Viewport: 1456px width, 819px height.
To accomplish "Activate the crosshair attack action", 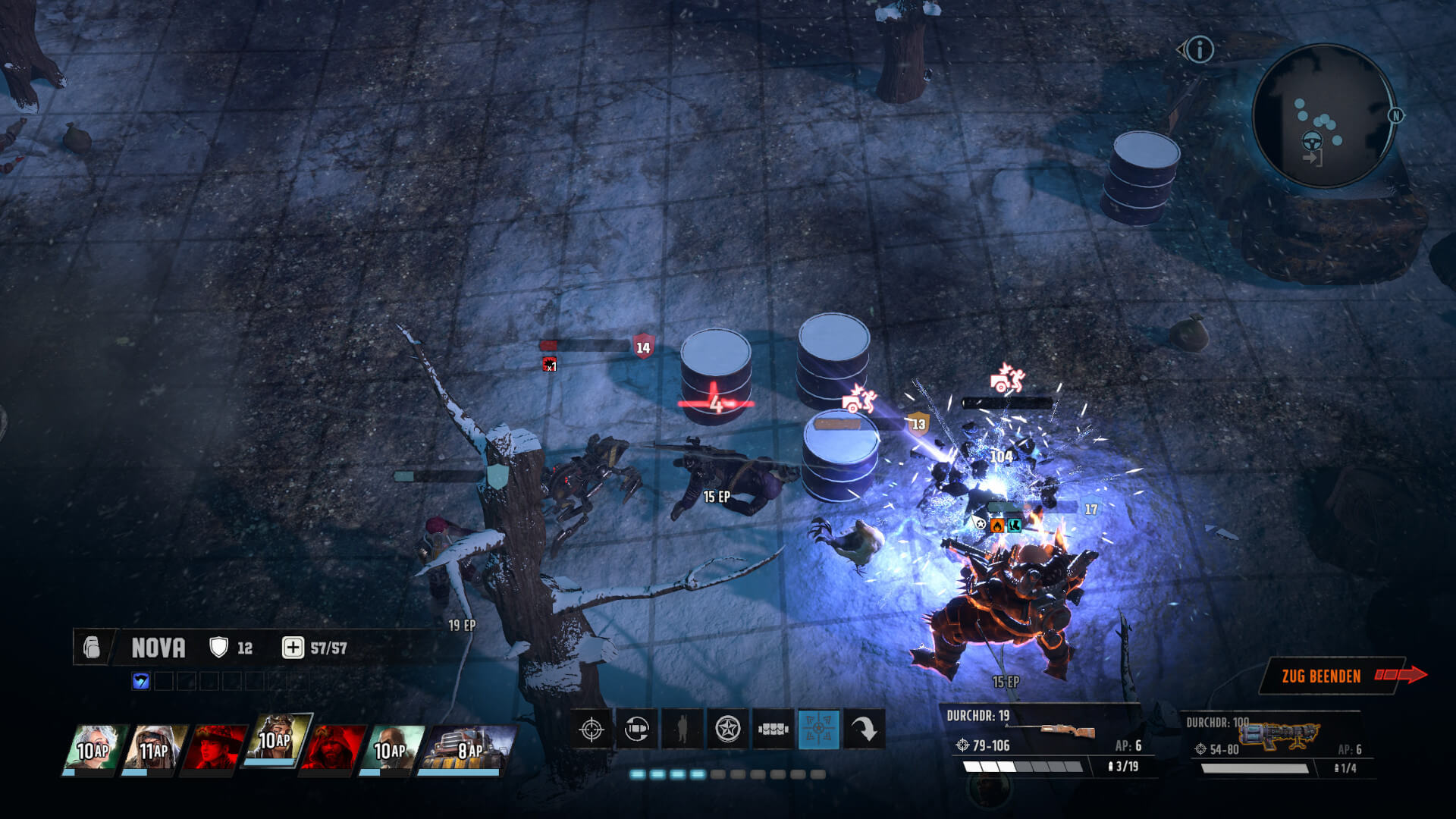I will 591,730.
